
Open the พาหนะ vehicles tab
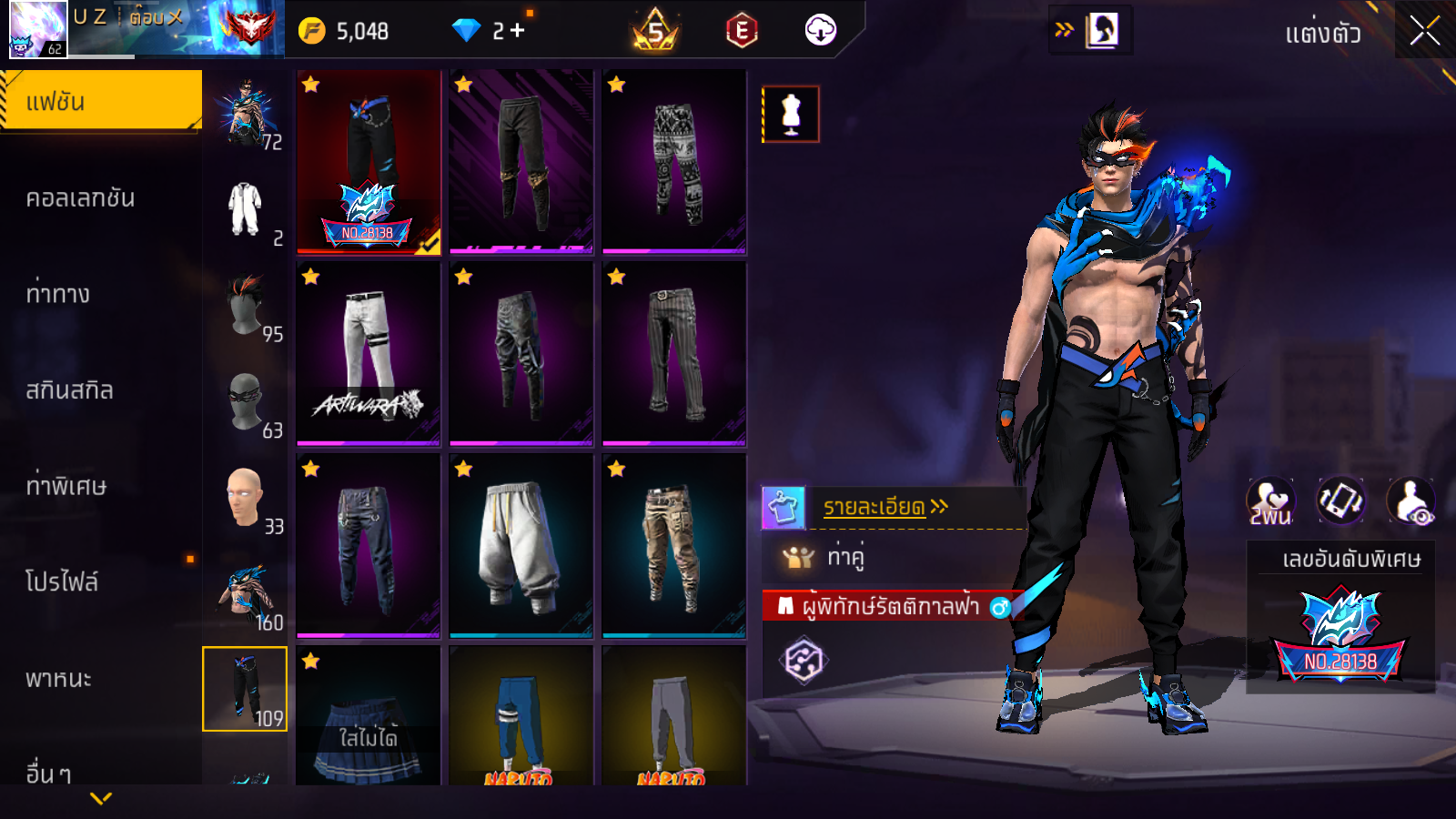coord(58,679)
